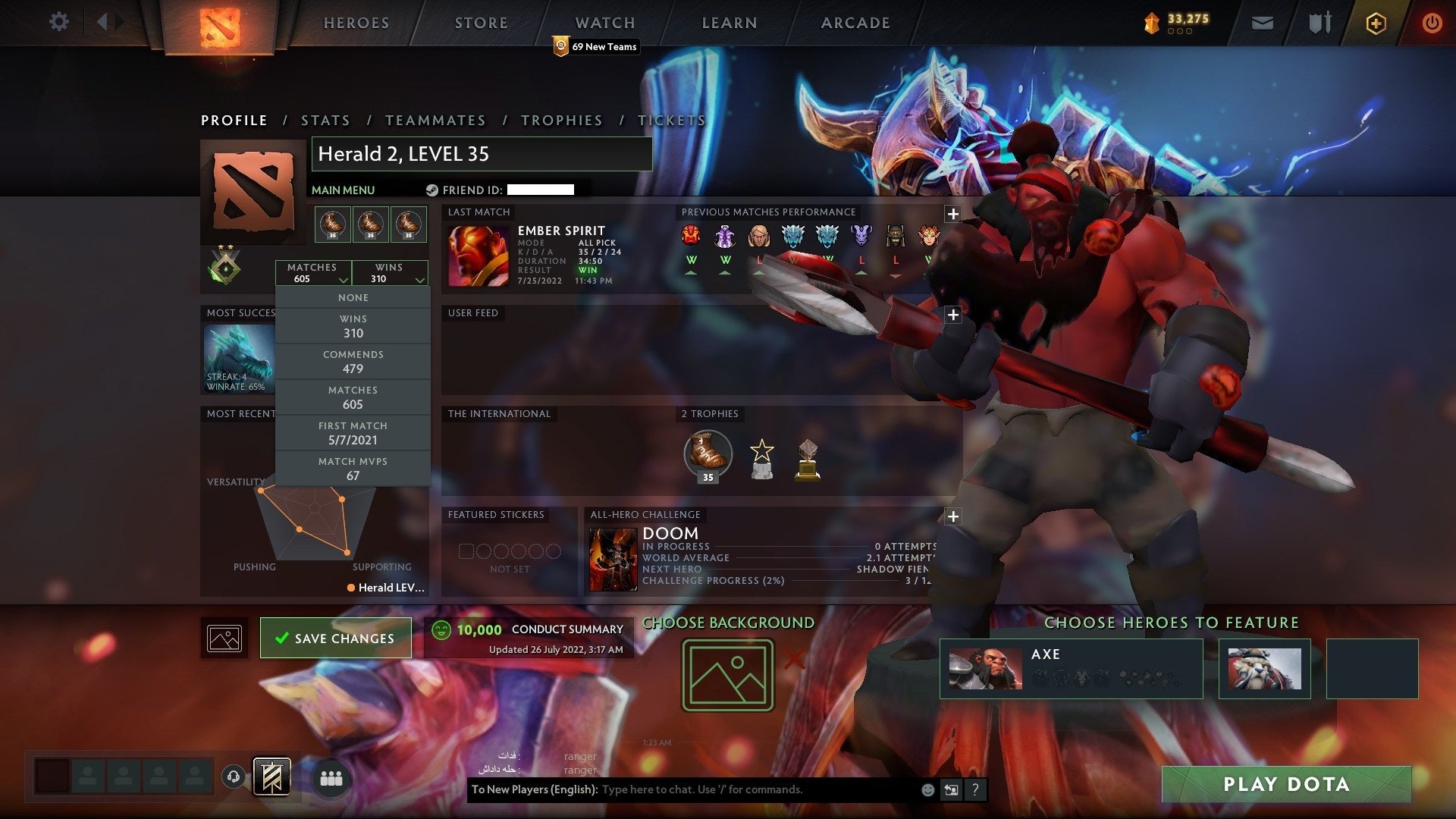This screenshot has height=819, width=1456.
Task: Open the settings gear menu
Action: tap(58, 22)
